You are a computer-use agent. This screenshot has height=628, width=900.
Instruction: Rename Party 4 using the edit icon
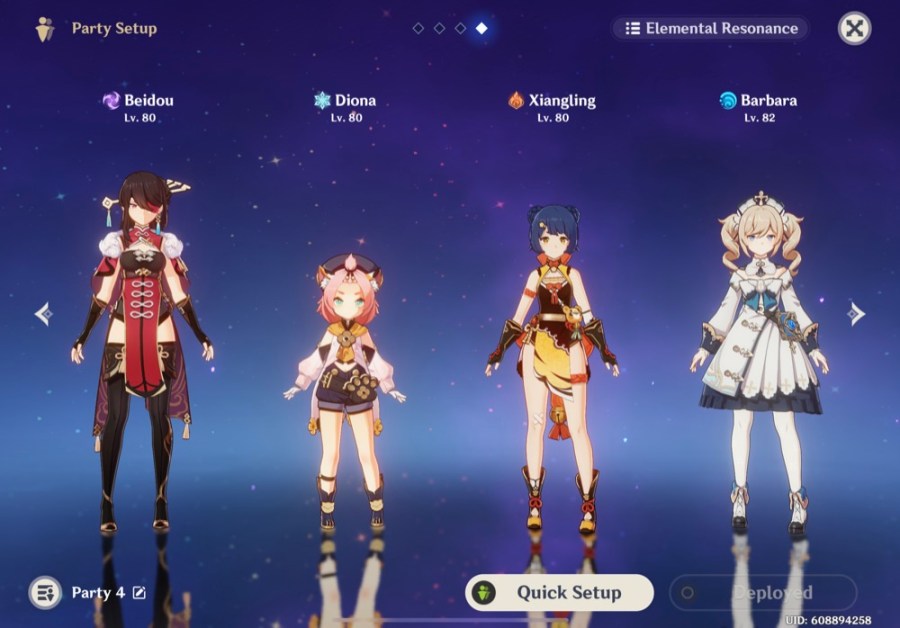tap(139, 593)
